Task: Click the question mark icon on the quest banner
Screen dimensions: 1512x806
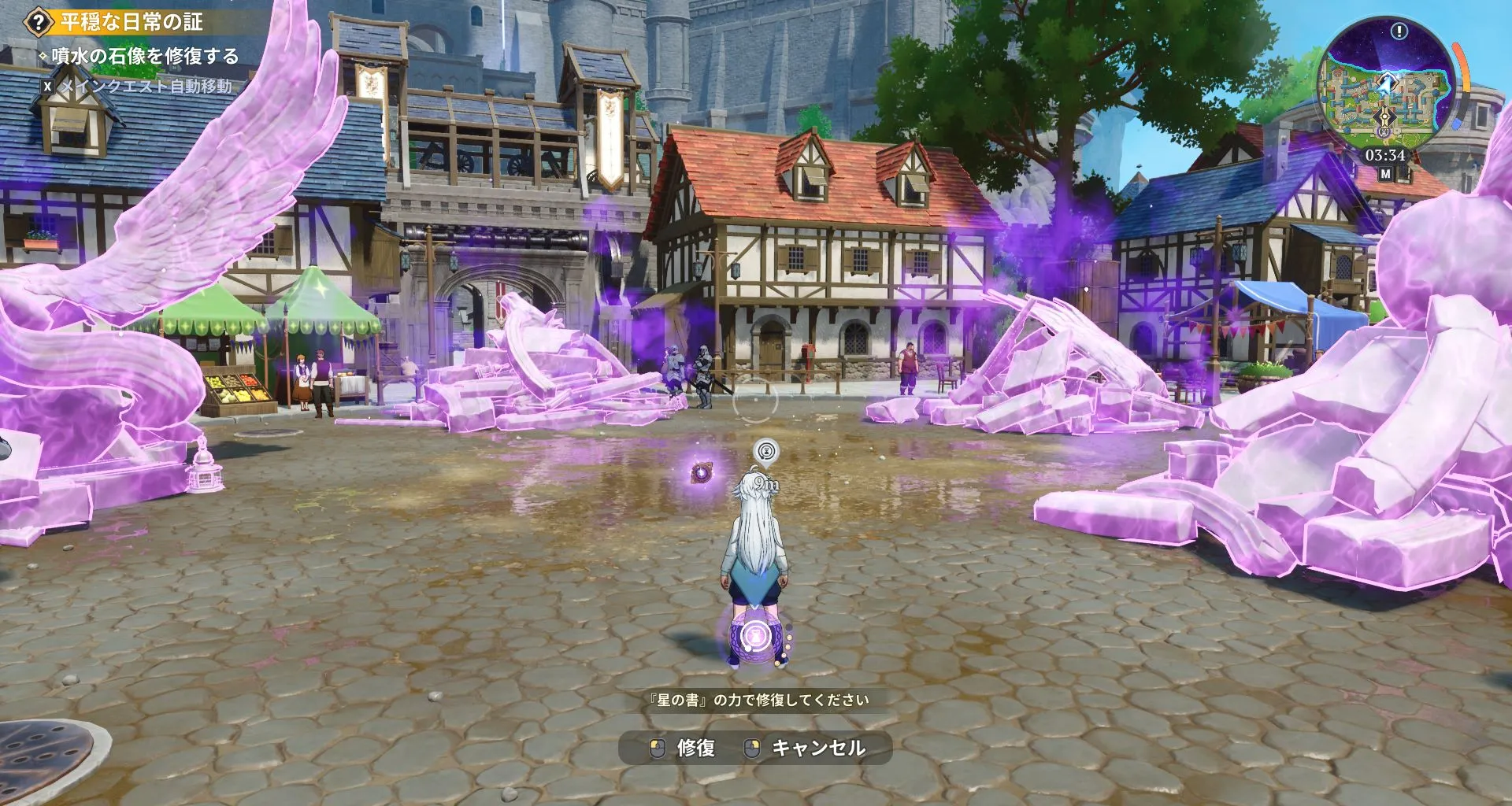Action: click(37, 20)
